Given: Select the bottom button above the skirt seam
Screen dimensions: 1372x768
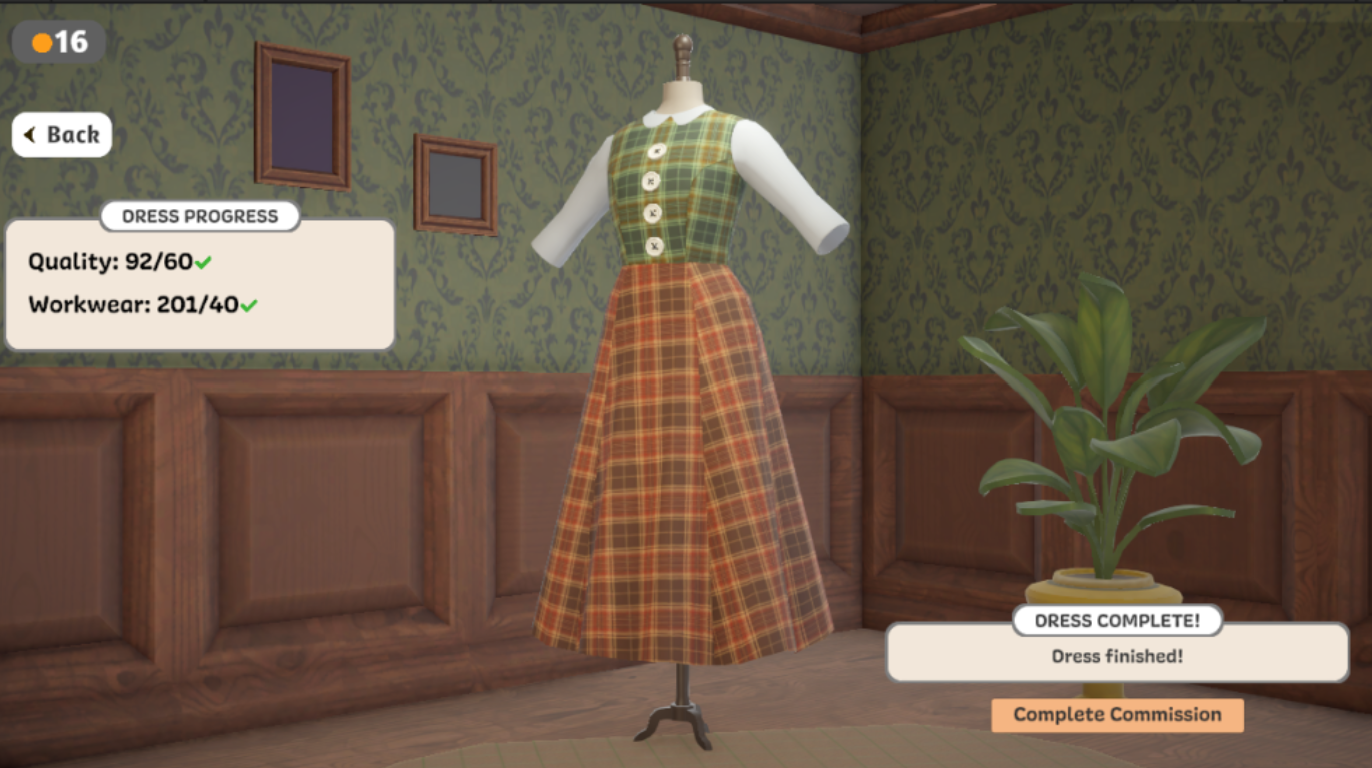Looking at the screenshot, I should (654, 245).
